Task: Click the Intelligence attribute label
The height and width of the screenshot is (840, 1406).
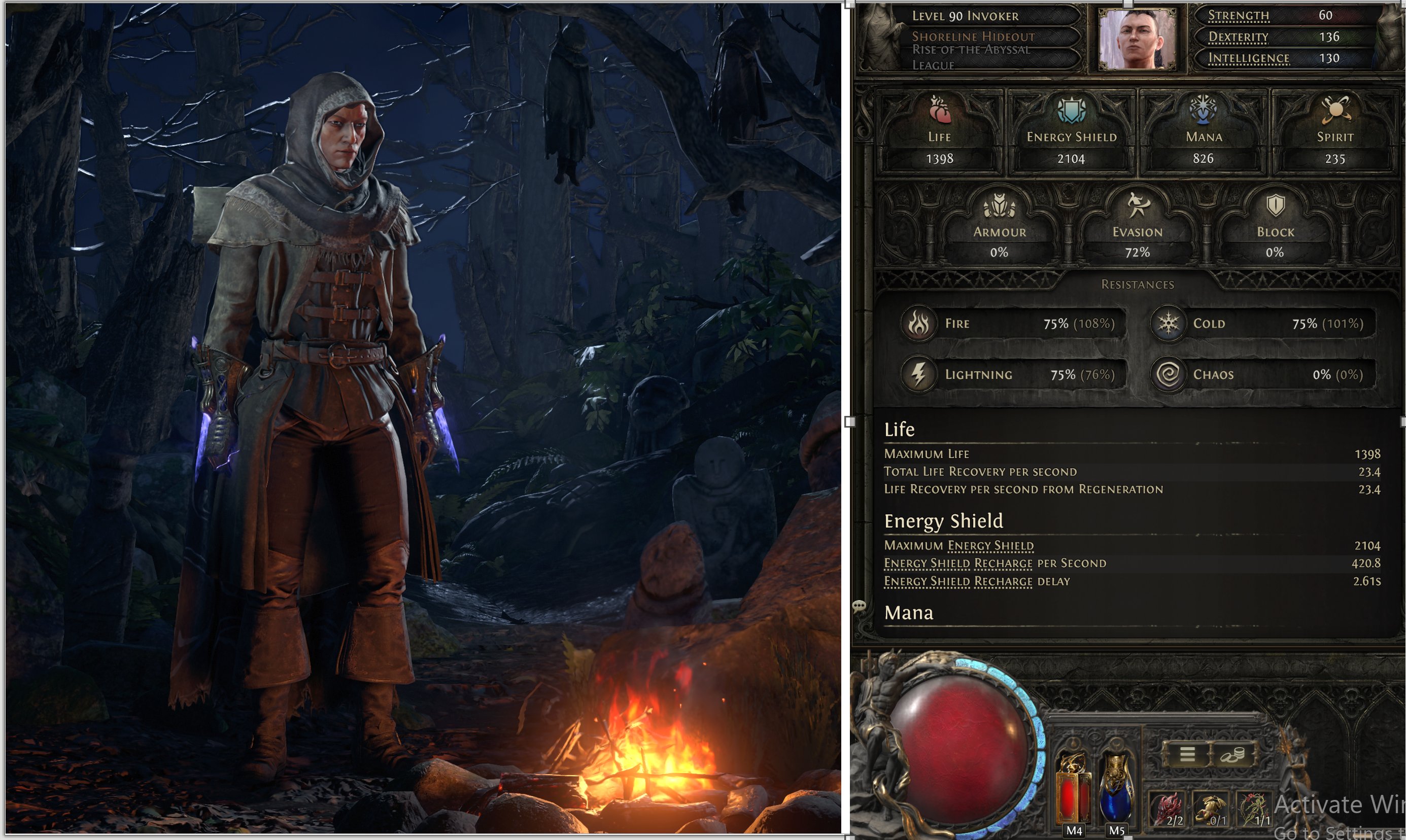Action: tap(1249, 58)
